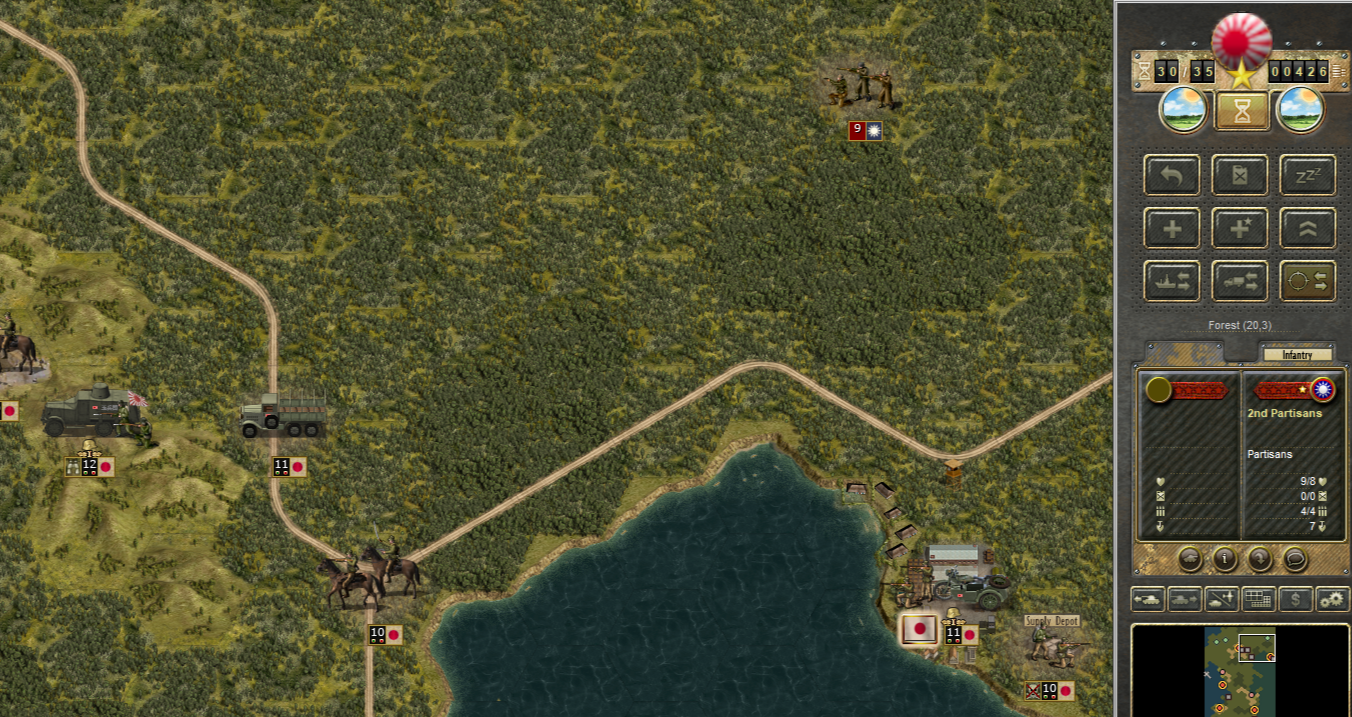Image resolution: width=1352 pixels, height=717 pixels.
Task: Click the plus-with-star elite replacements button
Action: (x=1240, y=229)
